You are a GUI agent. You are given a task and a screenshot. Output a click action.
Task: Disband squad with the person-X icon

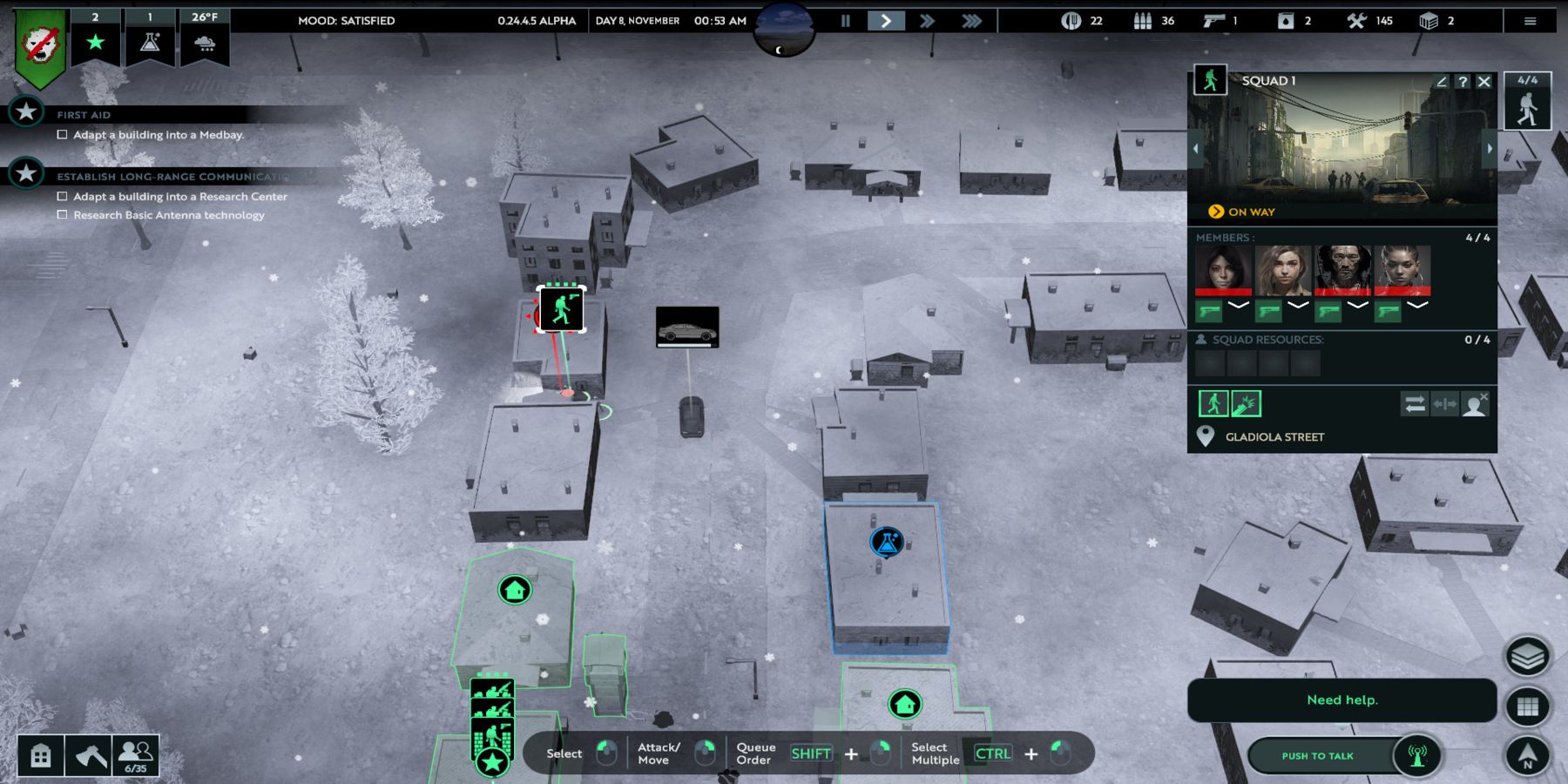click(x=1475, y=404)
